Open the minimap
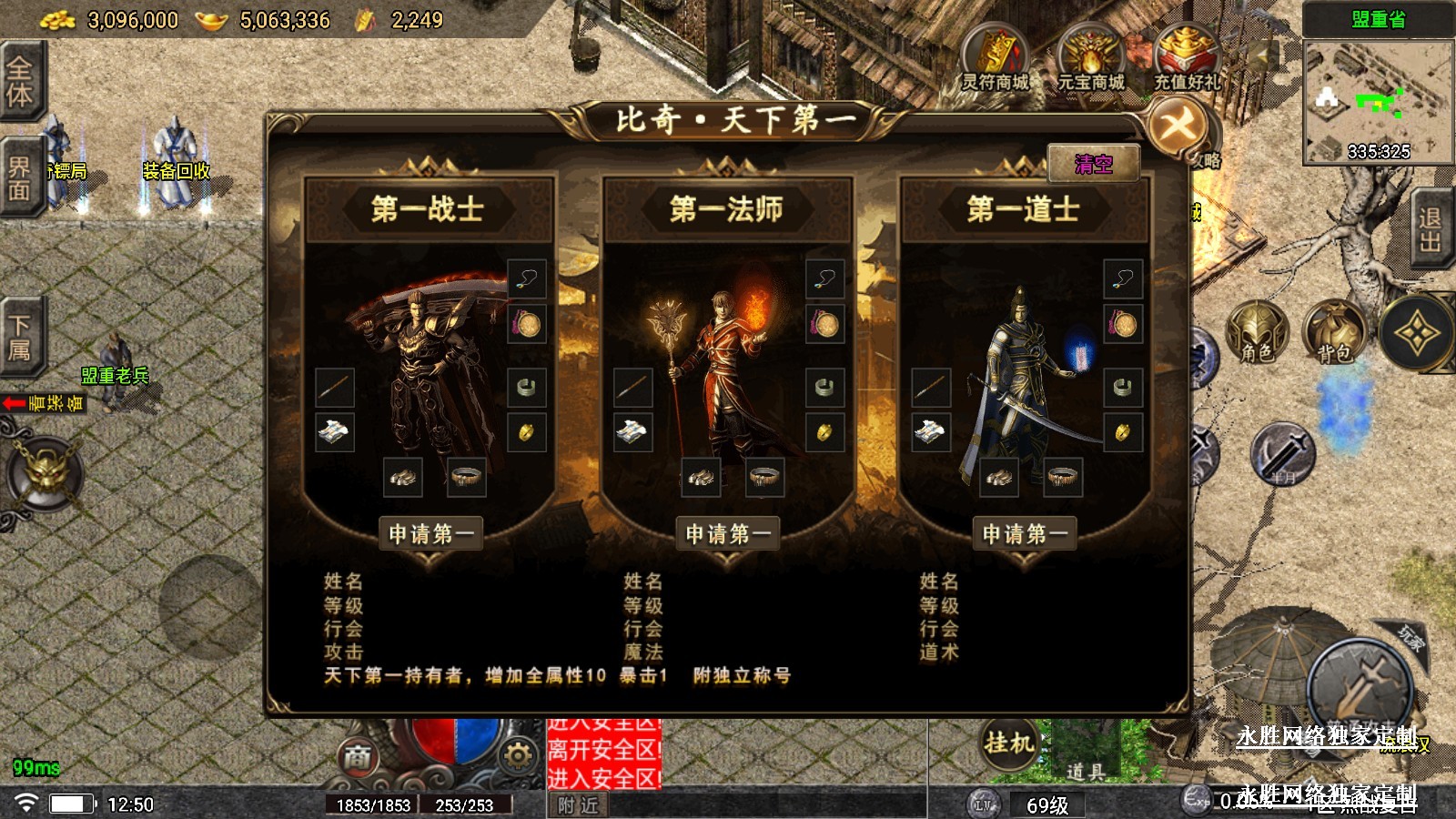The image size is (1456, 819). click(1378, 102)
